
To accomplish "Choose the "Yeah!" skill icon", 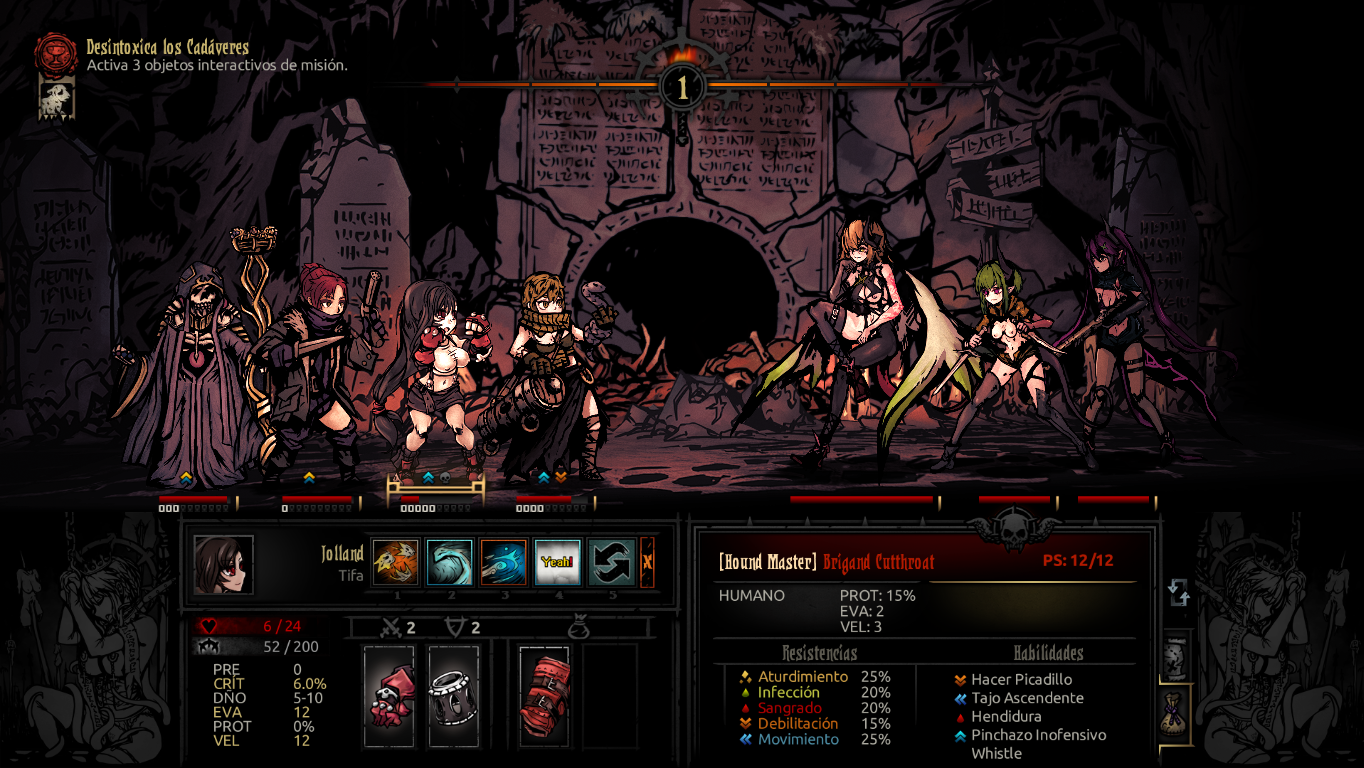I will [557, 562].
